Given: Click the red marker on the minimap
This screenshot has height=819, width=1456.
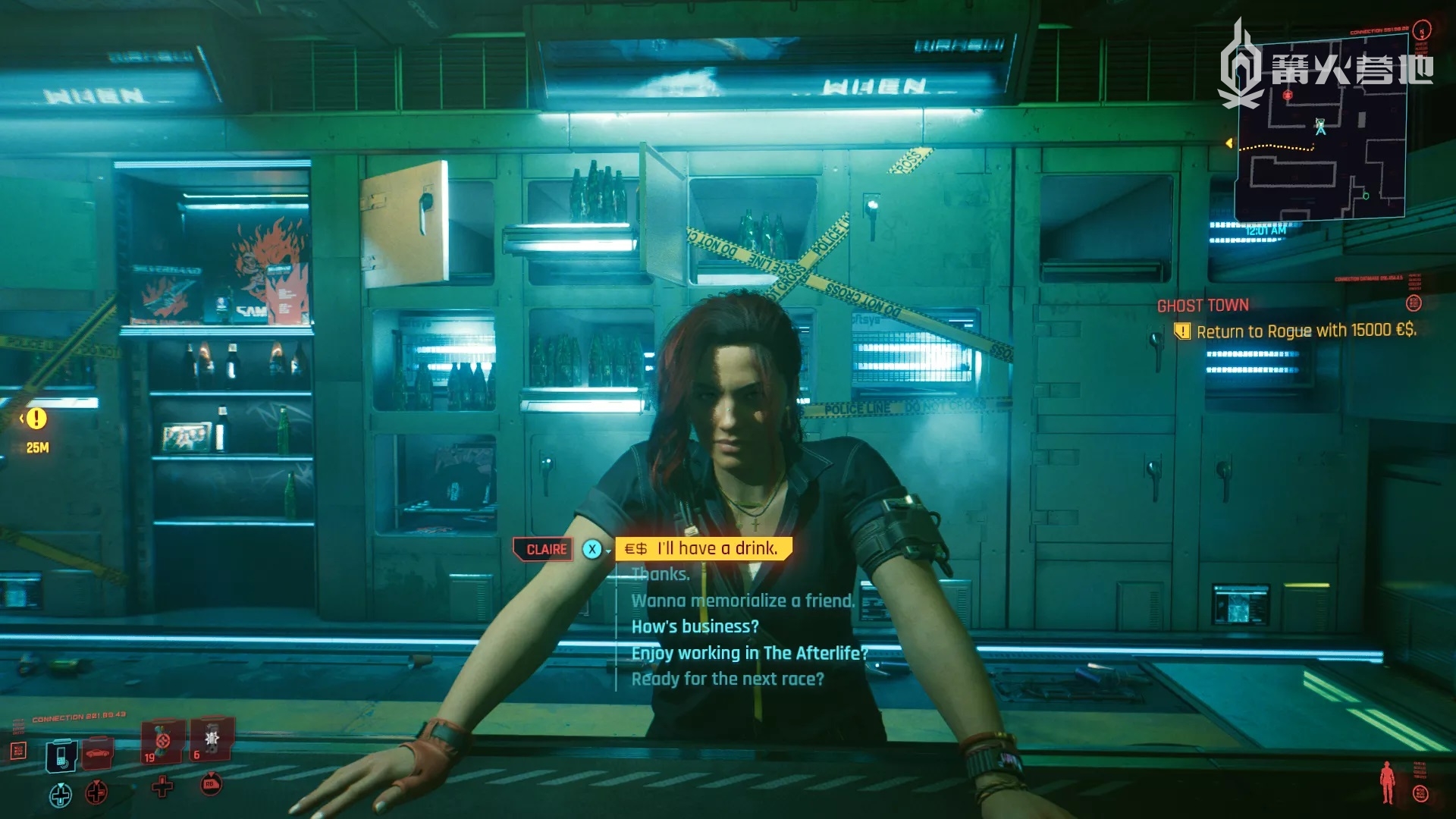Looking at the screenshot, I should coord(1288,96).
